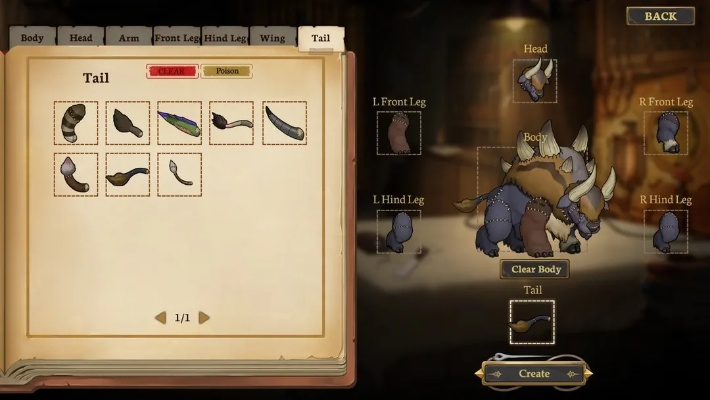The width and height of the screenshot is (710, 400).
Task: Toggle the Poison filter
Action: click(226, 72)
